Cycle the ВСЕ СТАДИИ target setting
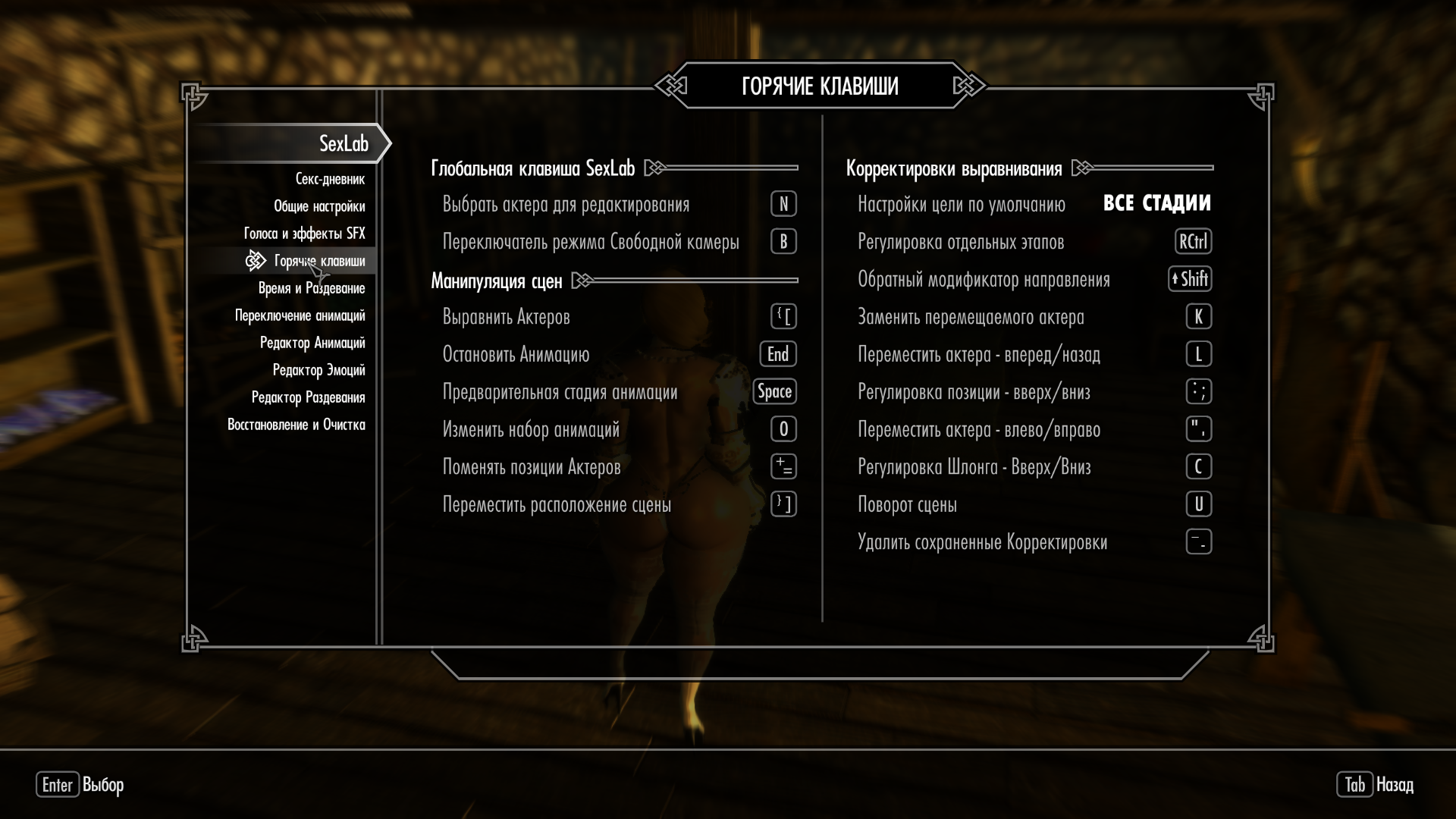 (1156, 203)
